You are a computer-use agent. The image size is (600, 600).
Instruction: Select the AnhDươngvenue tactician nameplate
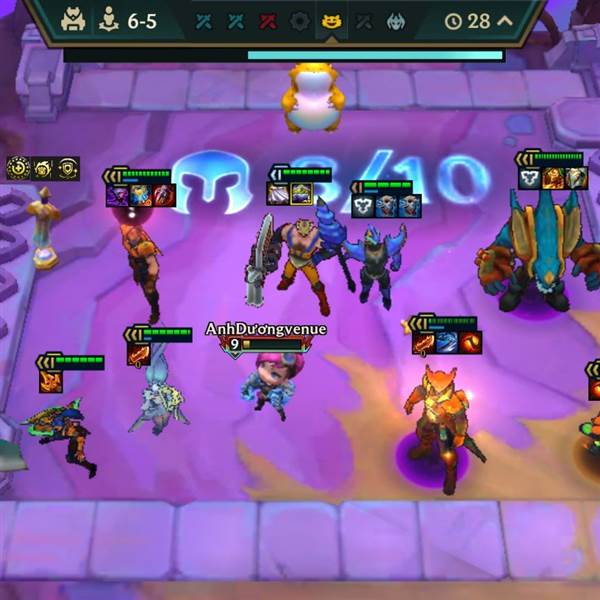(x=266, y=329)
